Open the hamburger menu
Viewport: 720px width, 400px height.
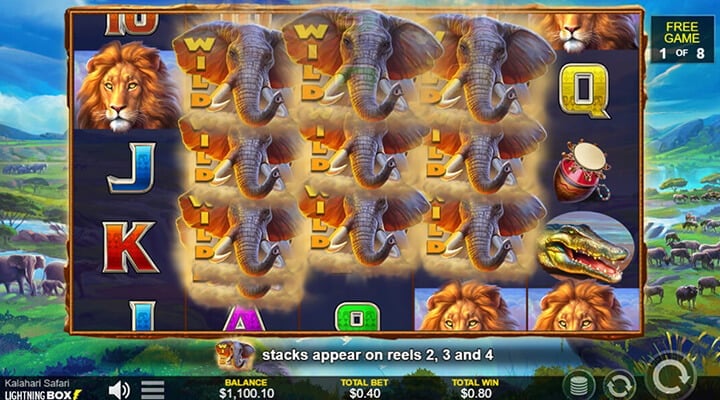[x=152, y=389]
